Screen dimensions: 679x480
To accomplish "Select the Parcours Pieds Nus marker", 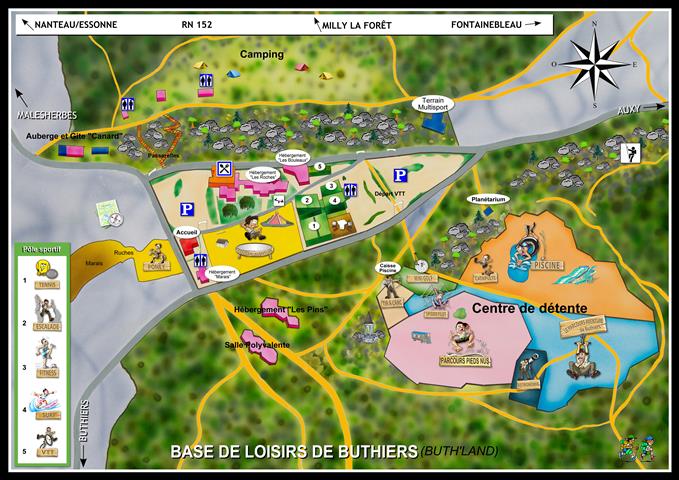I will coord(461,341).
